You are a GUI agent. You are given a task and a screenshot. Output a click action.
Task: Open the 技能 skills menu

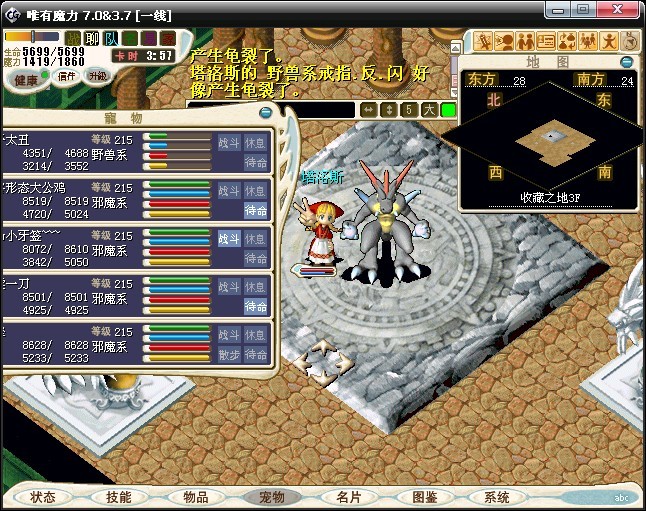[118, 497]
